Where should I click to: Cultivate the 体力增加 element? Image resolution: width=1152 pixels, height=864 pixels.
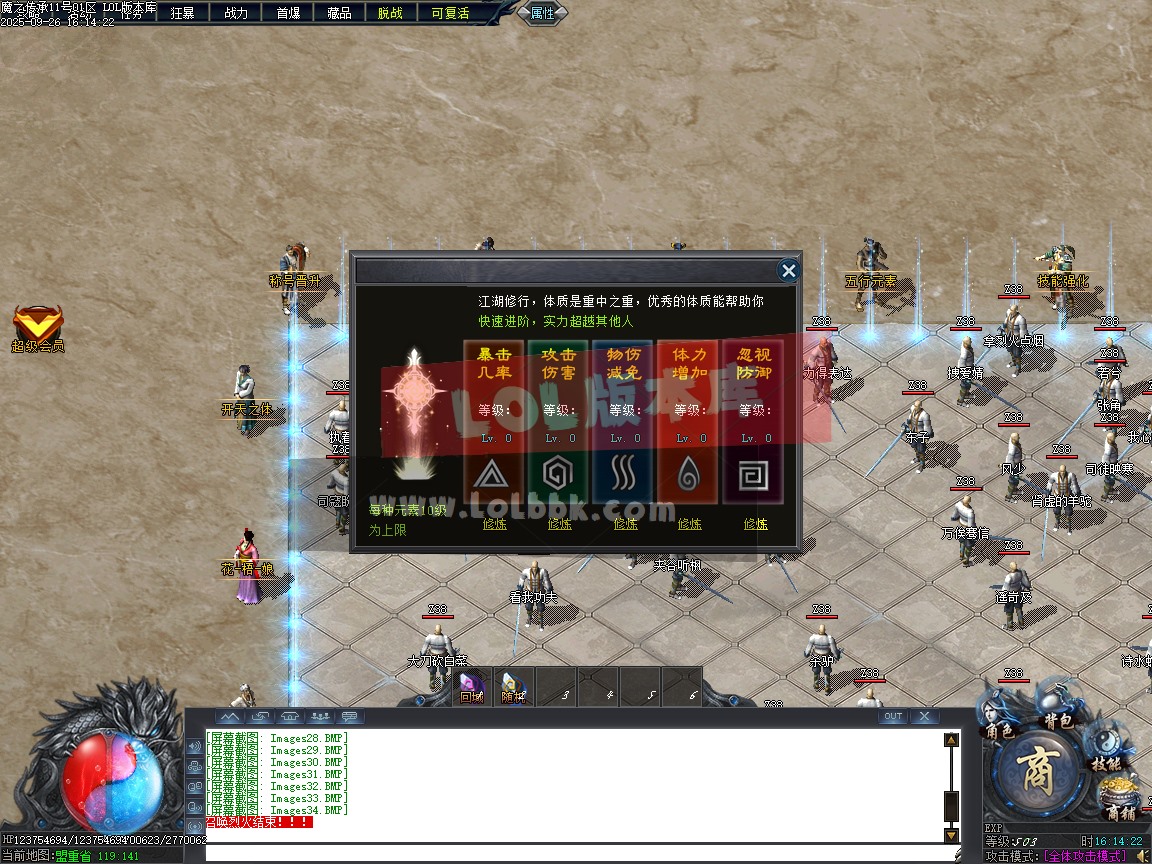690,523
